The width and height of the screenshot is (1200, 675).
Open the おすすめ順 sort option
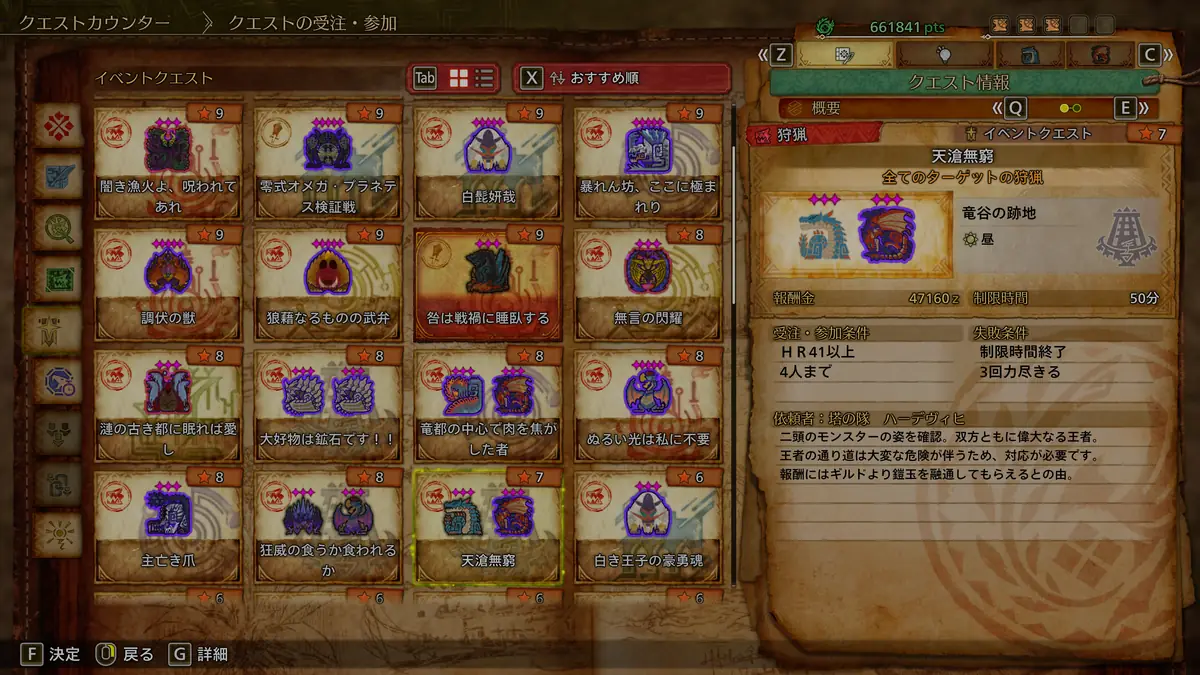622,78
